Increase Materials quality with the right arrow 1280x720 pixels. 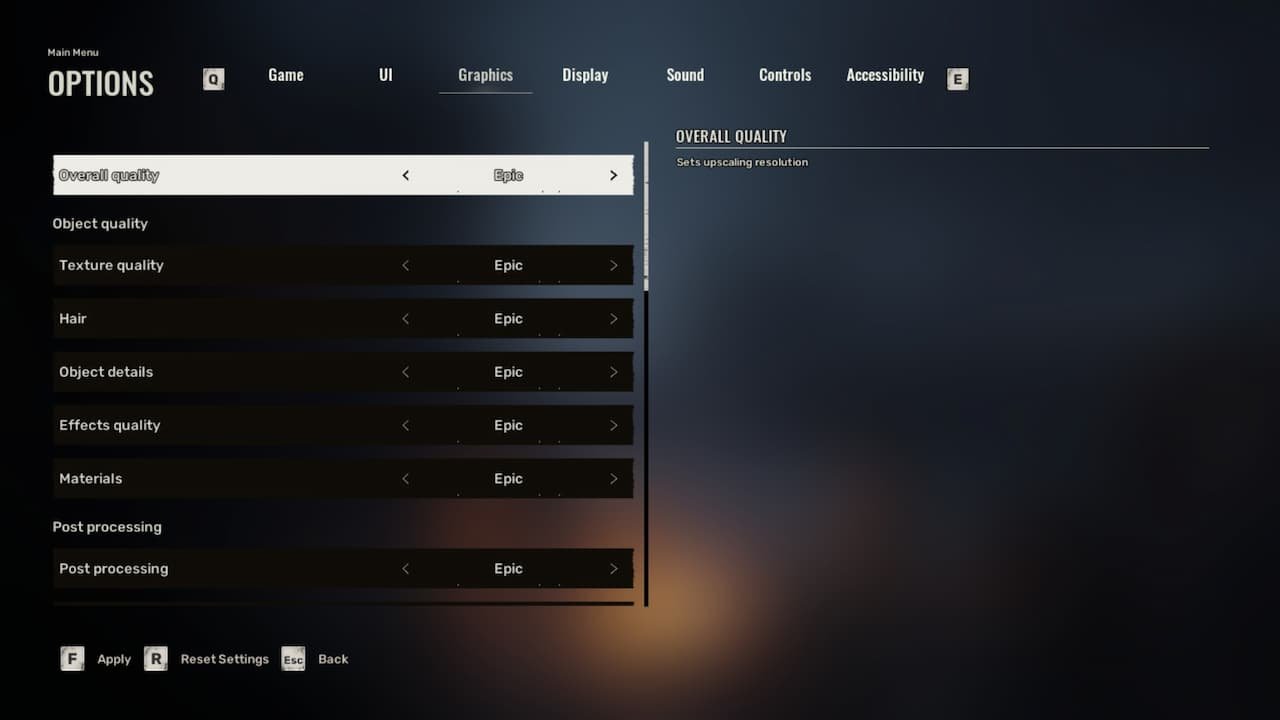613,478
